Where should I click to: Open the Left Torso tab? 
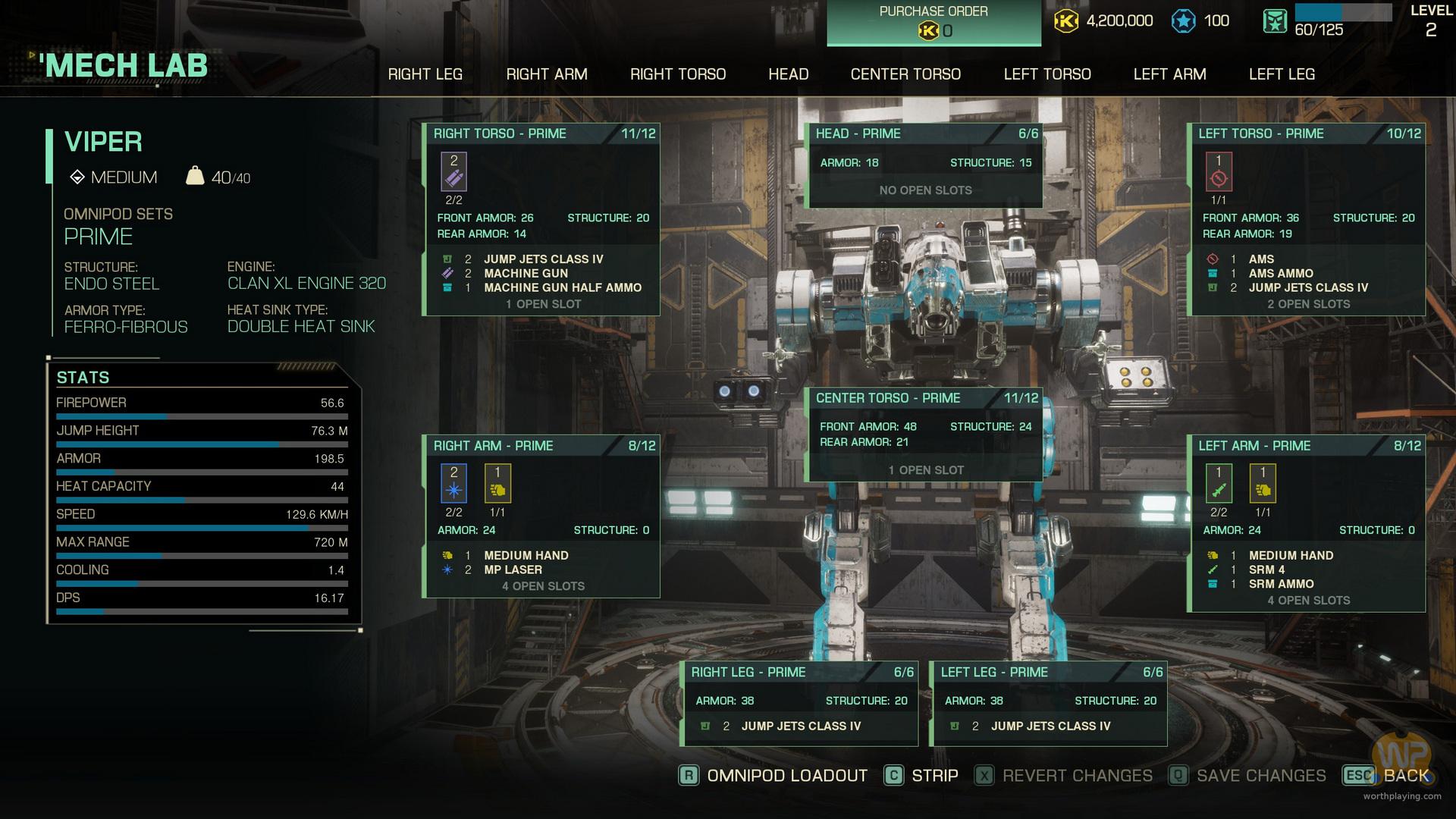(1046, 74)
